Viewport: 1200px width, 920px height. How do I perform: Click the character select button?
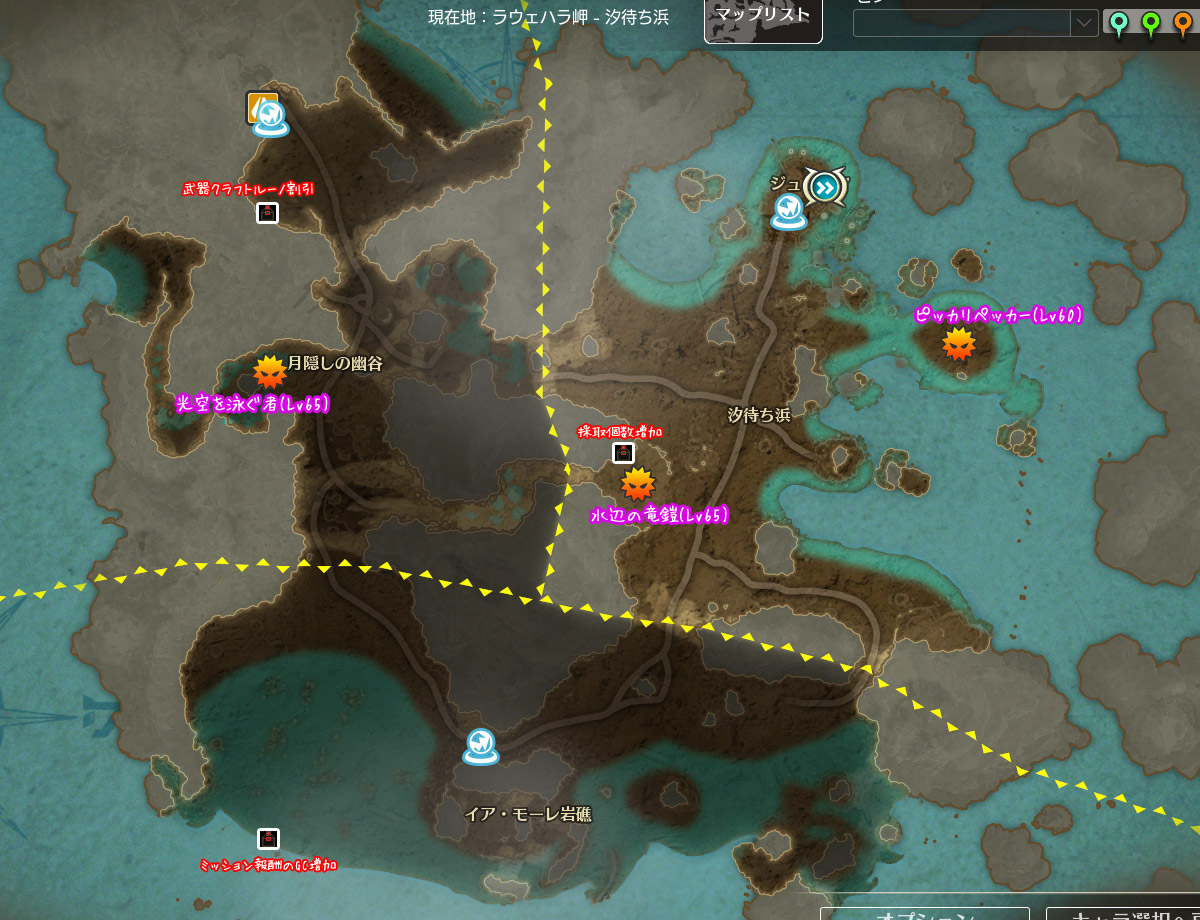point(1122,913)
